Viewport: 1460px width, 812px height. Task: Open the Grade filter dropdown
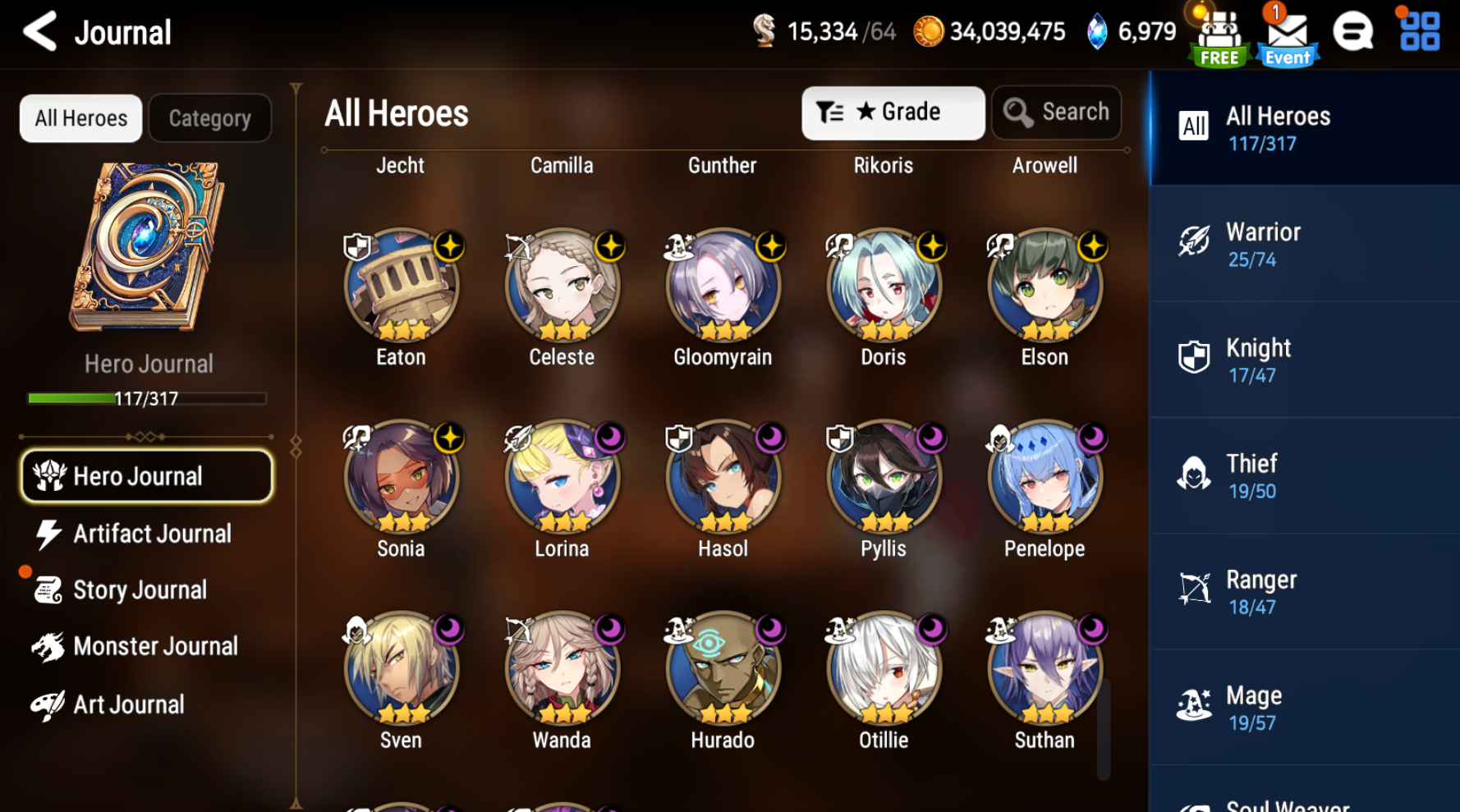click(x=893, y=112)
